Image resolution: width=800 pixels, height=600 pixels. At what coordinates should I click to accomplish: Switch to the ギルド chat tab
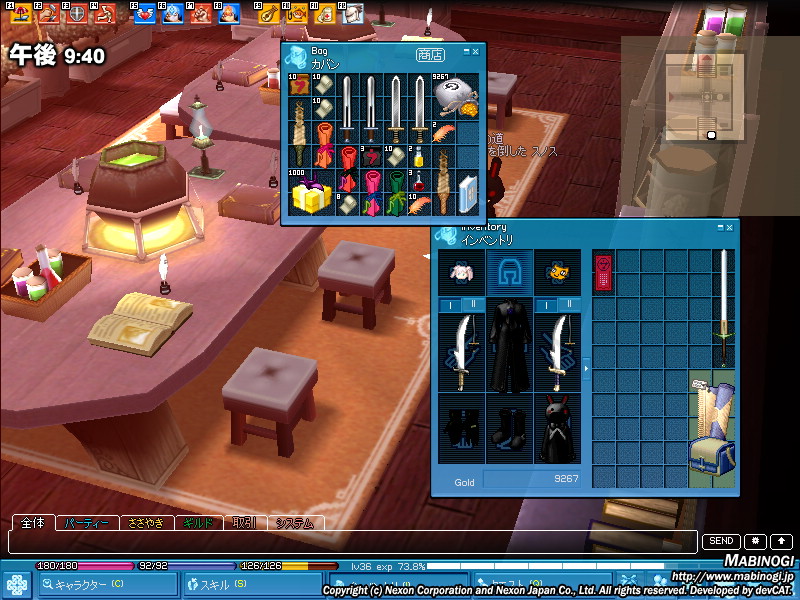198,523
